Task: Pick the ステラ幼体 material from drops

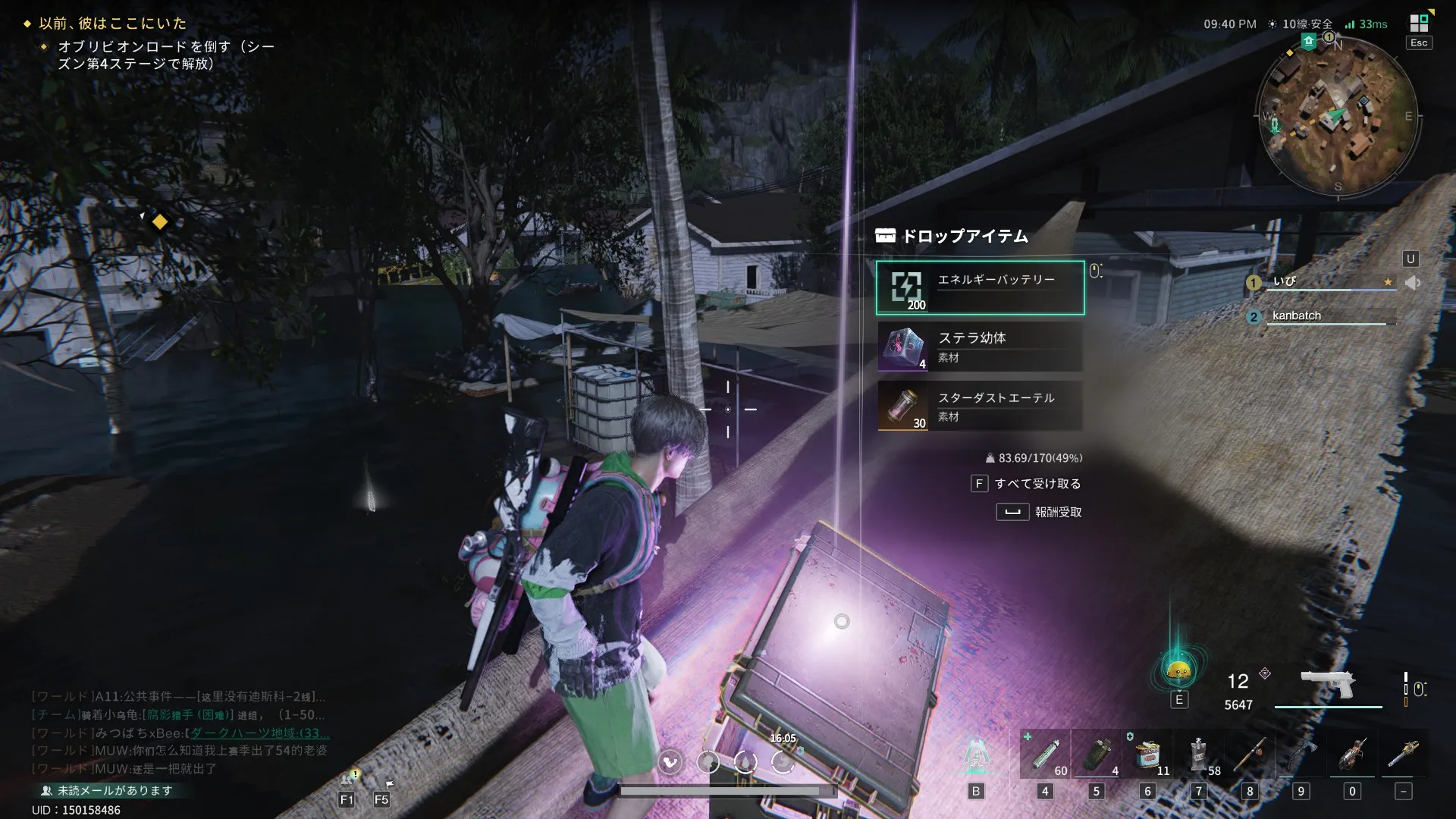Action: click(980, 347)
